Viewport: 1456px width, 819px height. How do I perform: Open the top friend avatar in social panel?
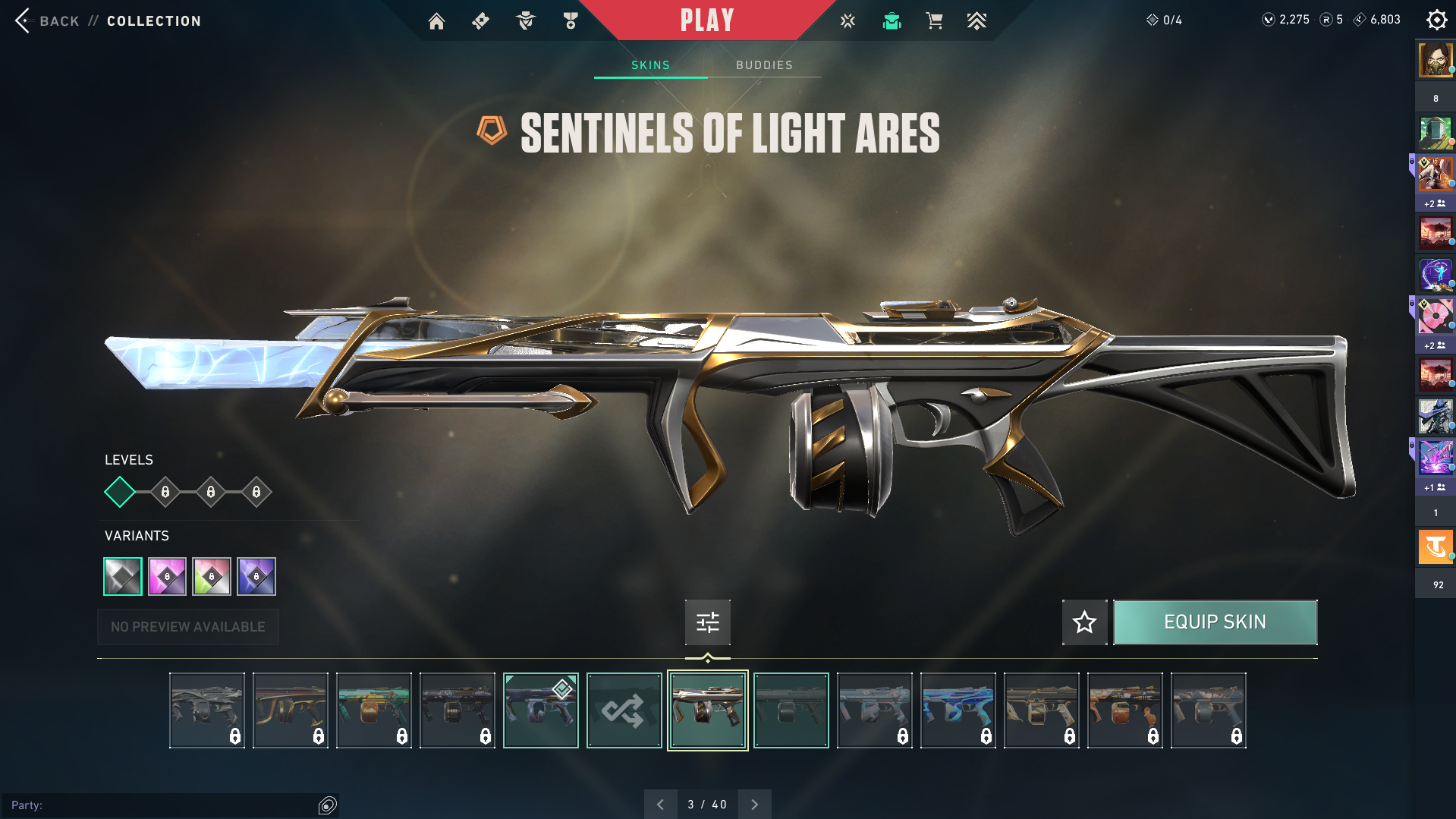(x=1435, y=60)
